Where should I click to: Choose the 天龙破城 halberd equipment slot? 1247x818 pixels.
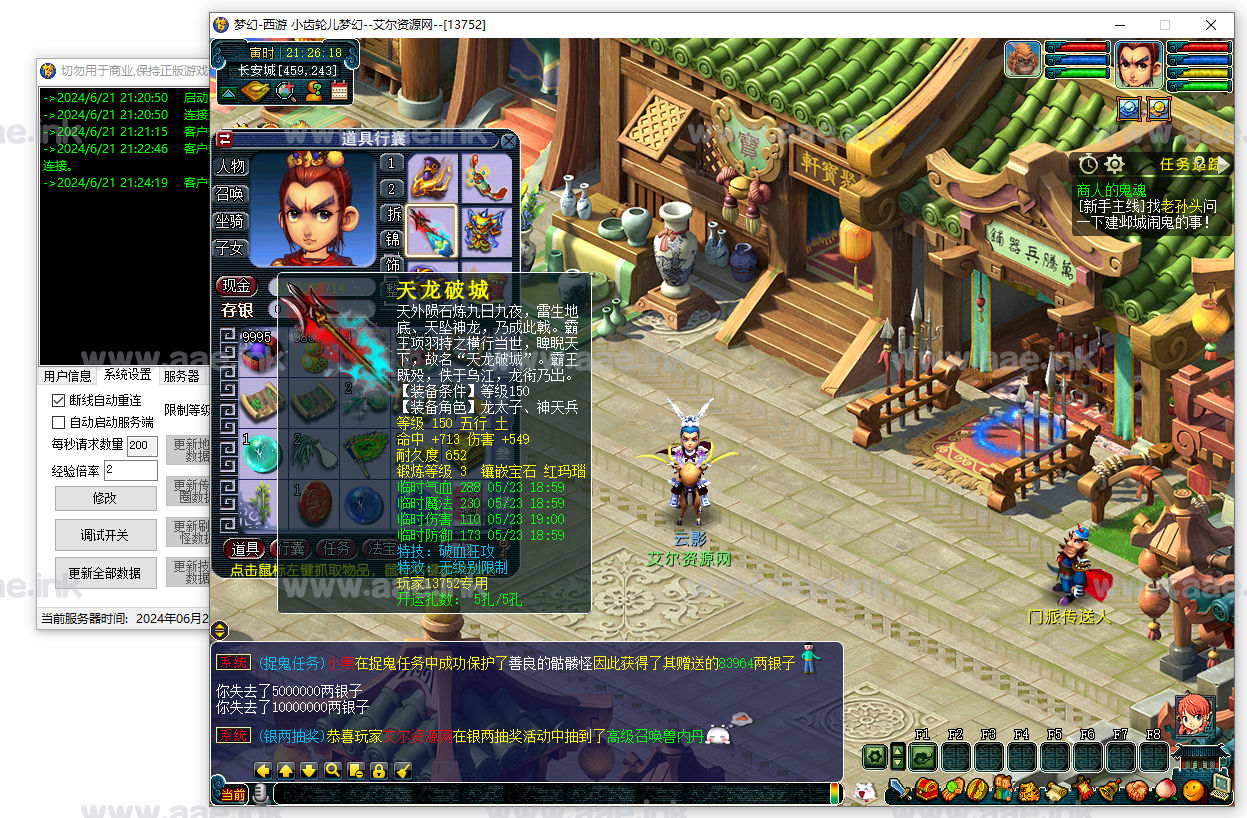click(432, 229)
